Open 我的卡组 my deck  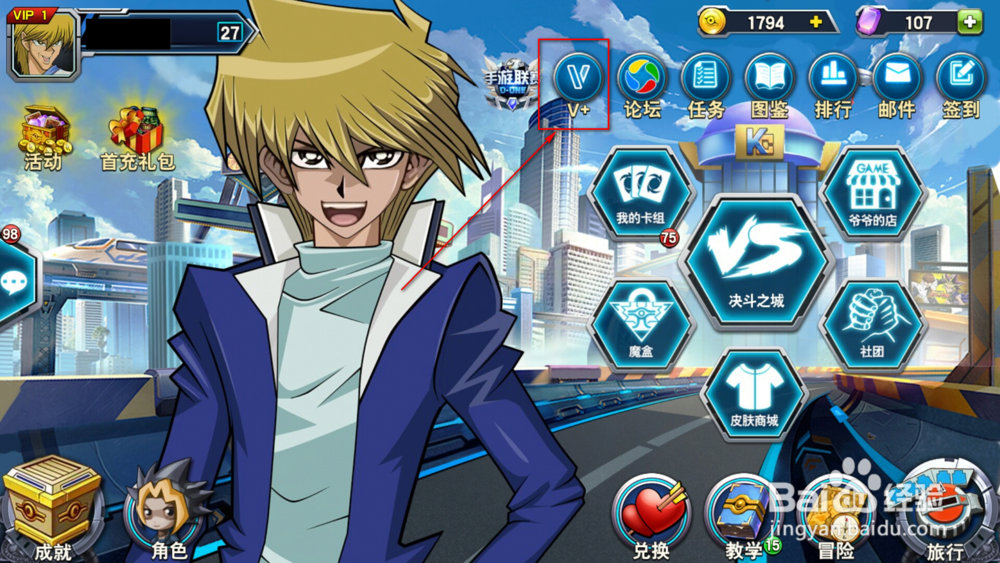click(x=641, y=193)
